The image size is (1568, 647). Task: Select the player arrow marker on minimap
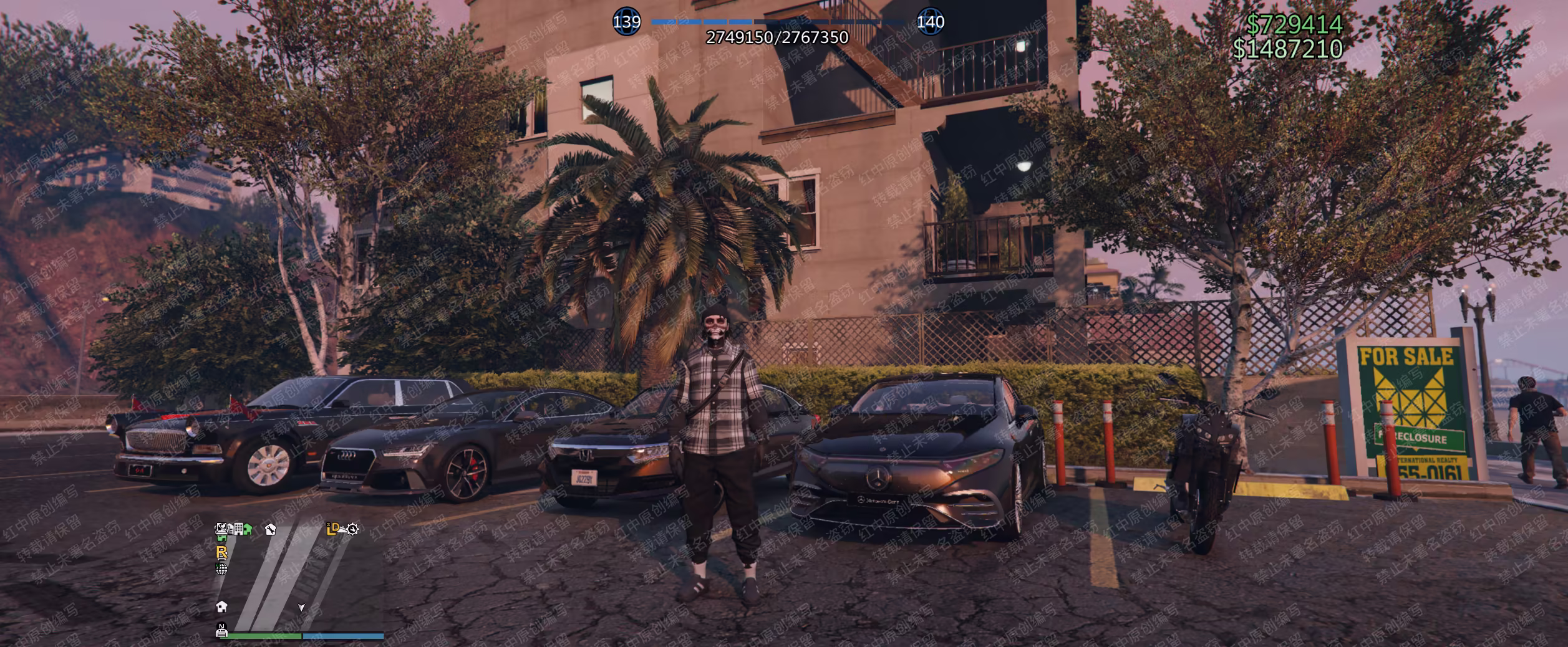(301, 607)
